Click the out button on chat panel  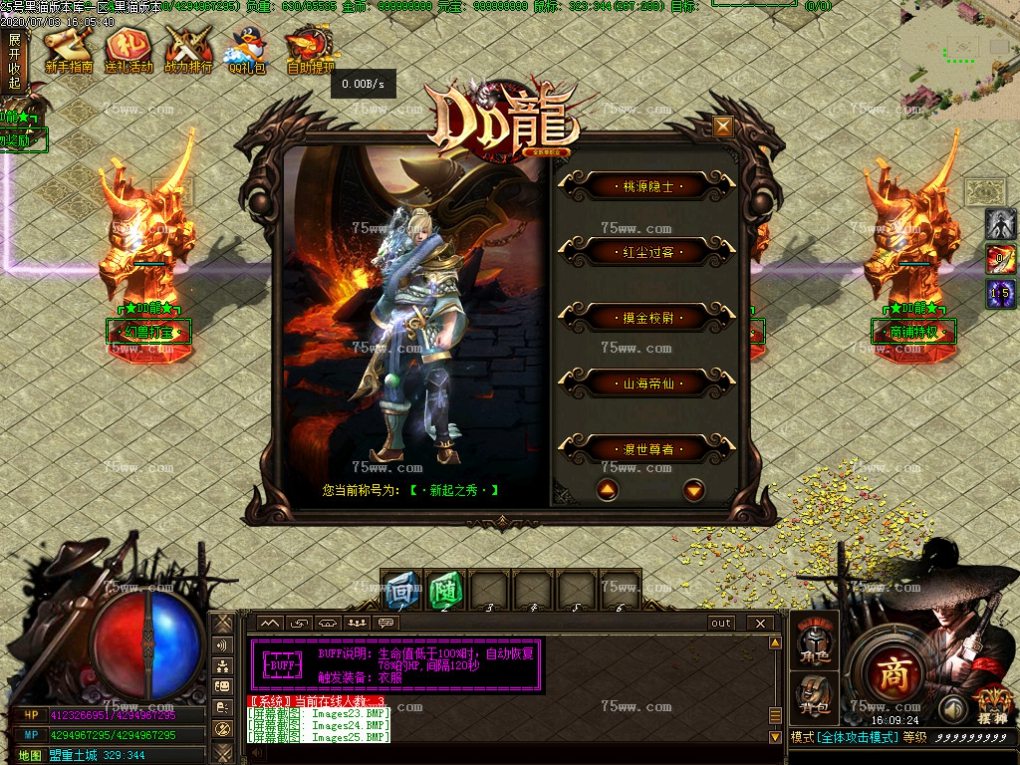[721, 623]
